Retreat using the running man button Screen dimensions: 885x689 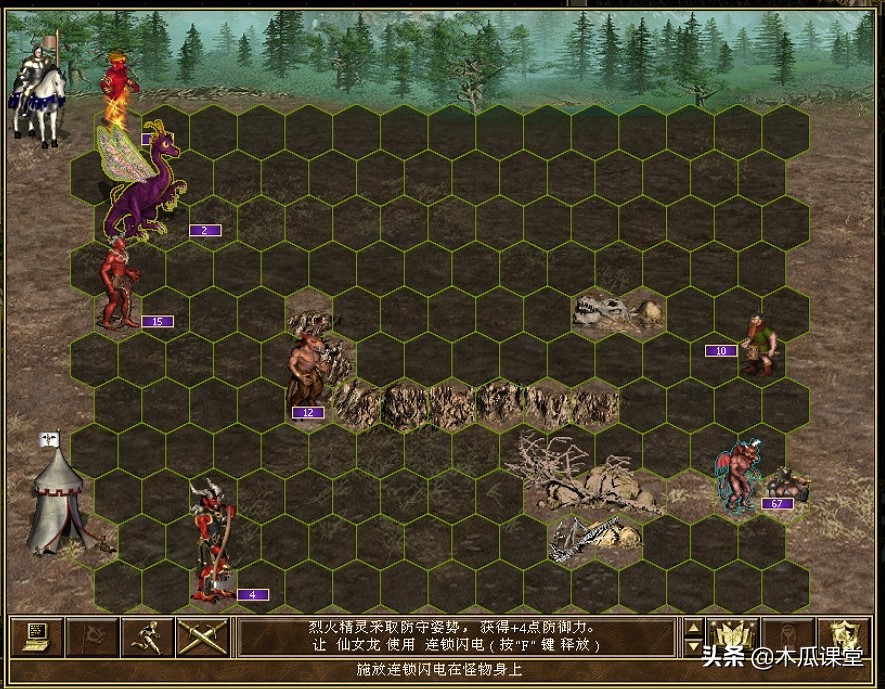[147, 636]
